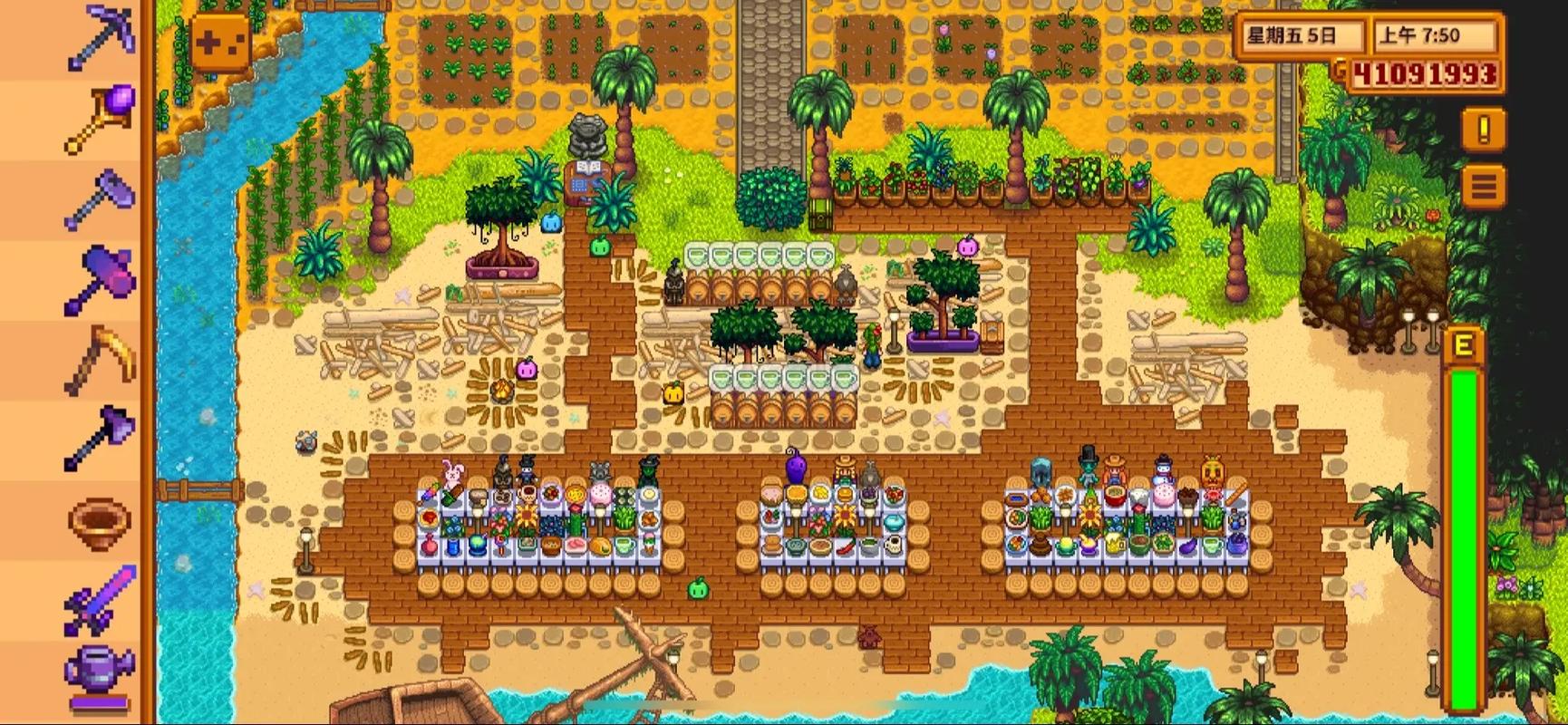Viewport: 1568px width, 725px height.
Task: Select the iridium pickaxe in the toolbar
Action: (x=100, y=38)
